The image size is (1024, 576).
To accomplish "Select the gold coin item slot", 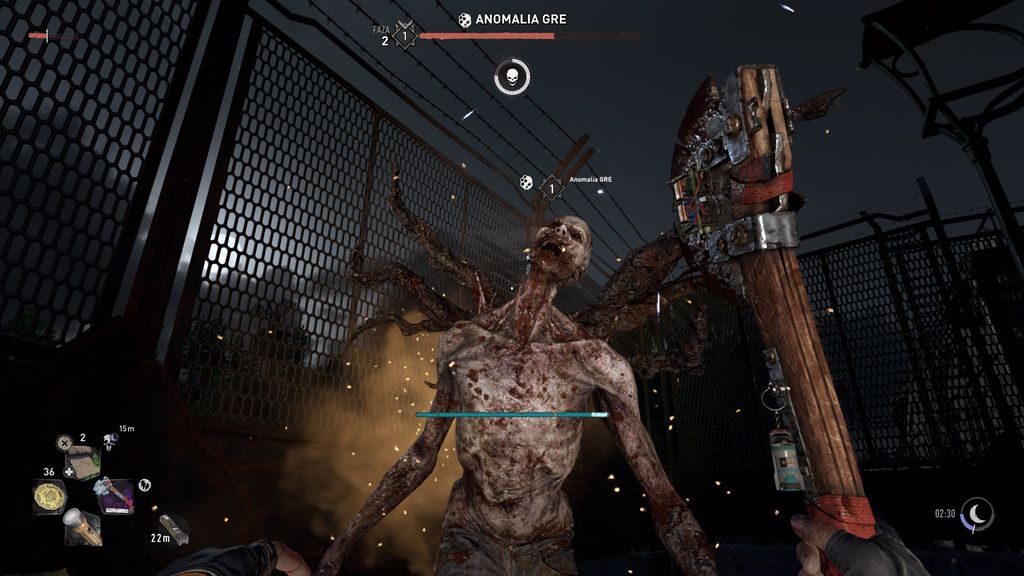I will point(48,496).
